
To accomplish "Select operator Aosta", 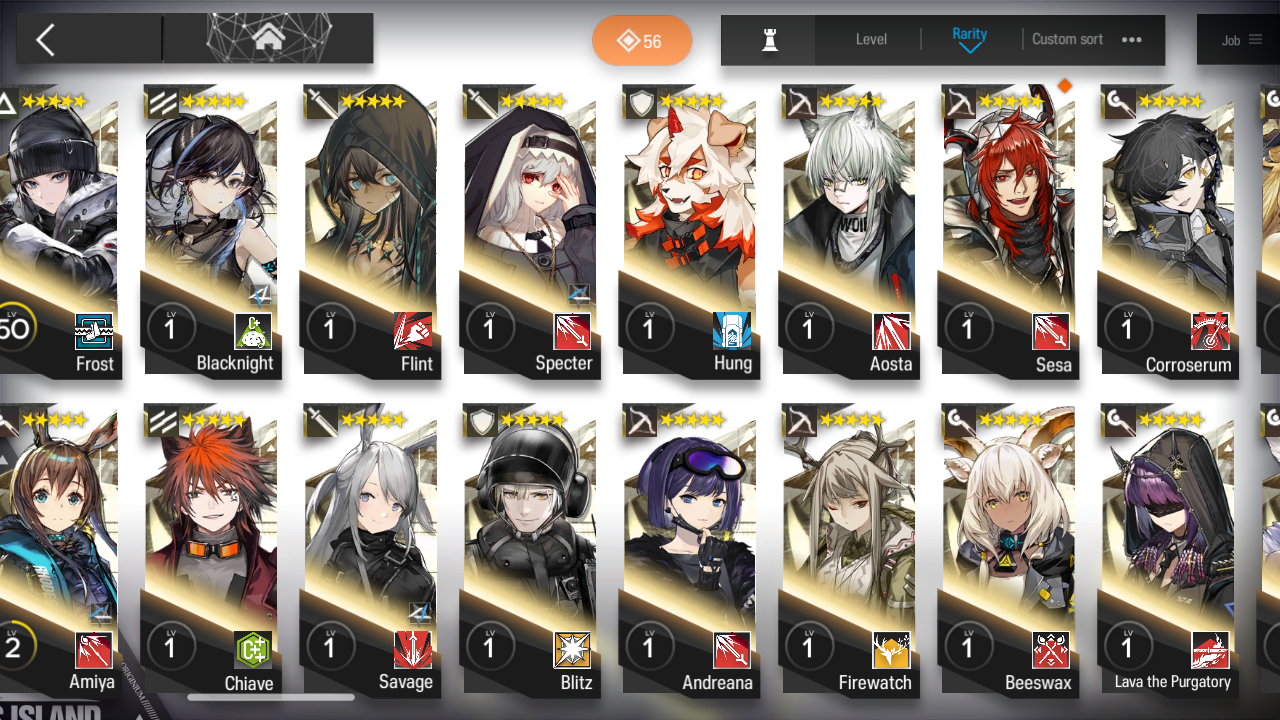I will point(849,230).
